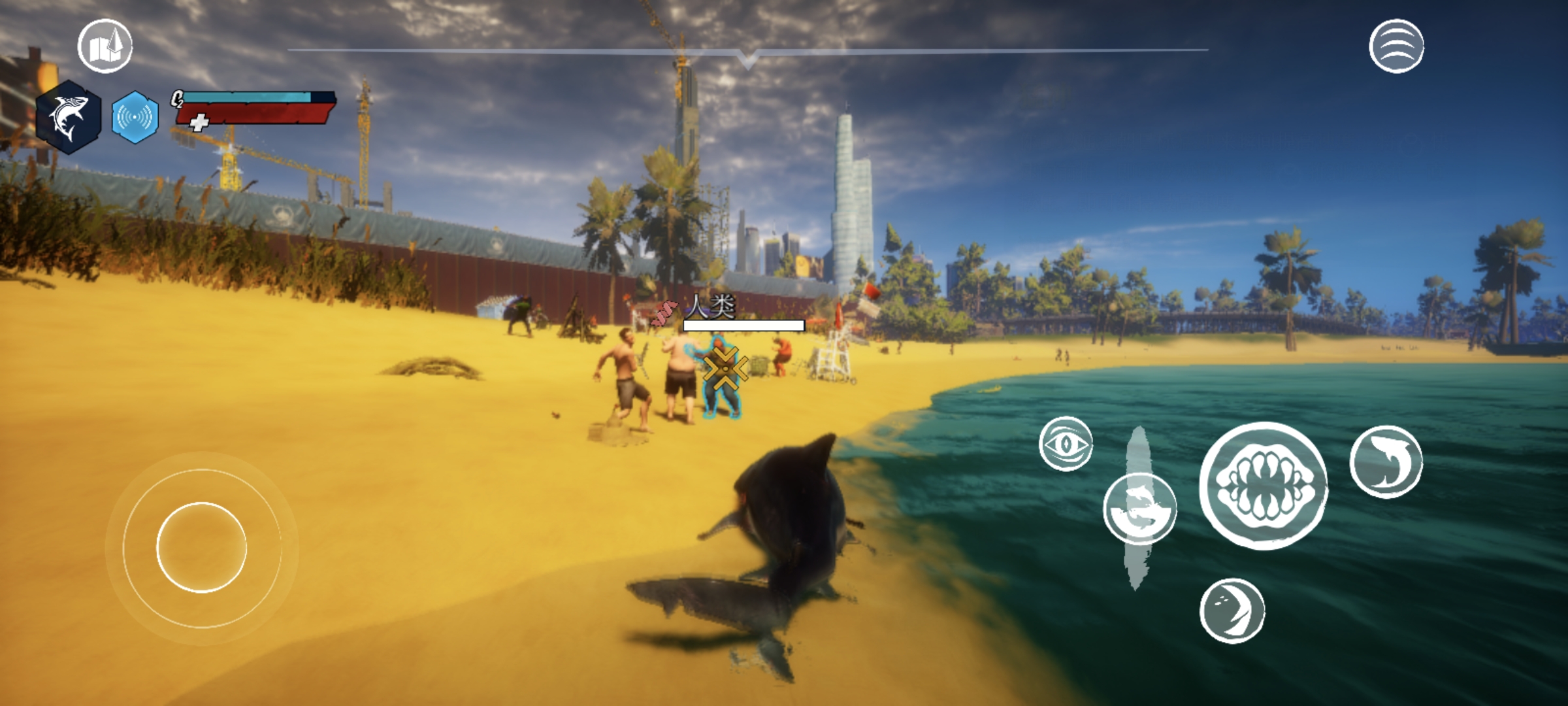Tap the virtual movement joystick
The image size is (1568, 706).
tap(202, 547)
